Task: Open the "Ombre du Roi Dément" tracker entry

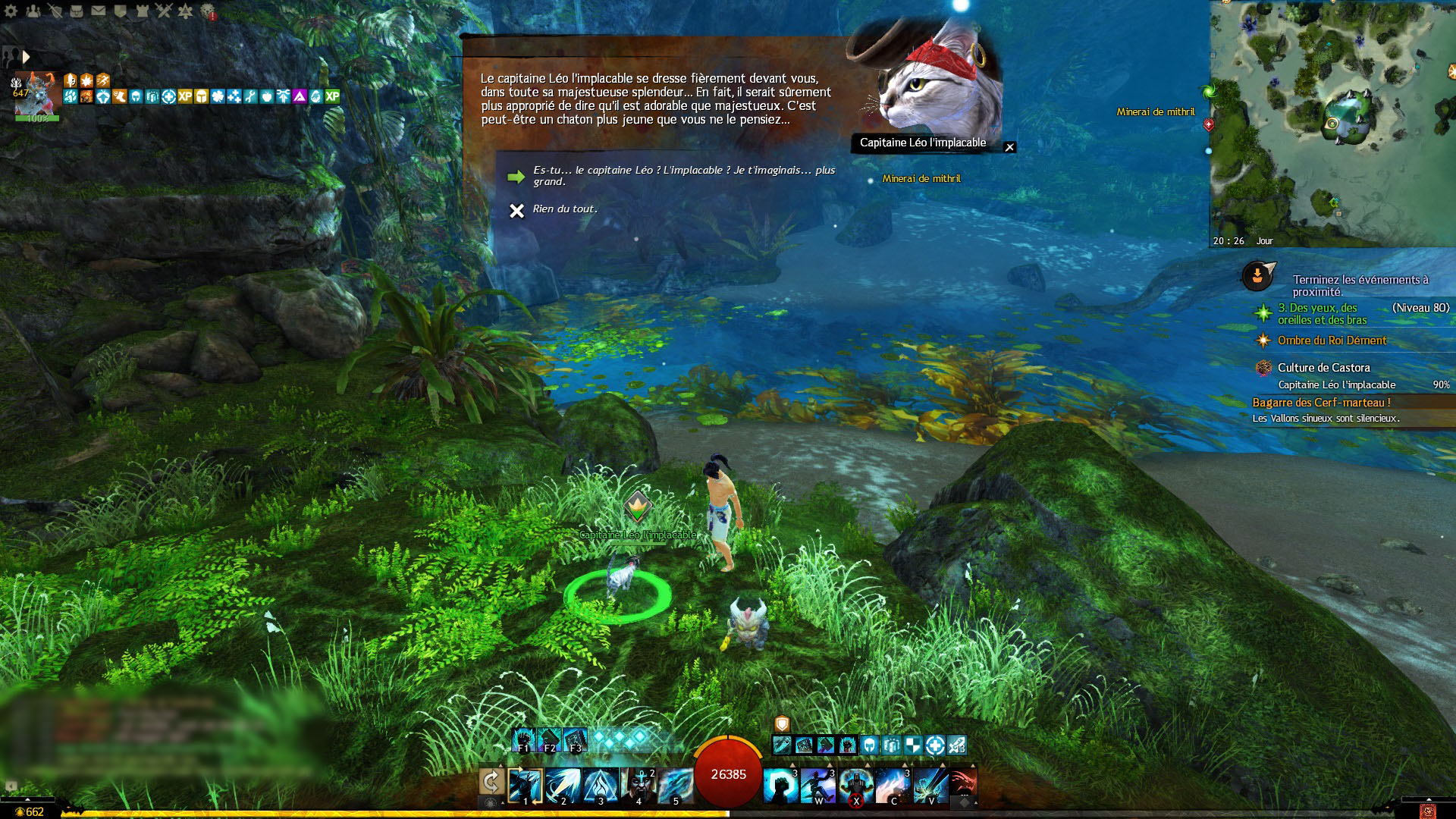Action: (x=1332, y=340)
